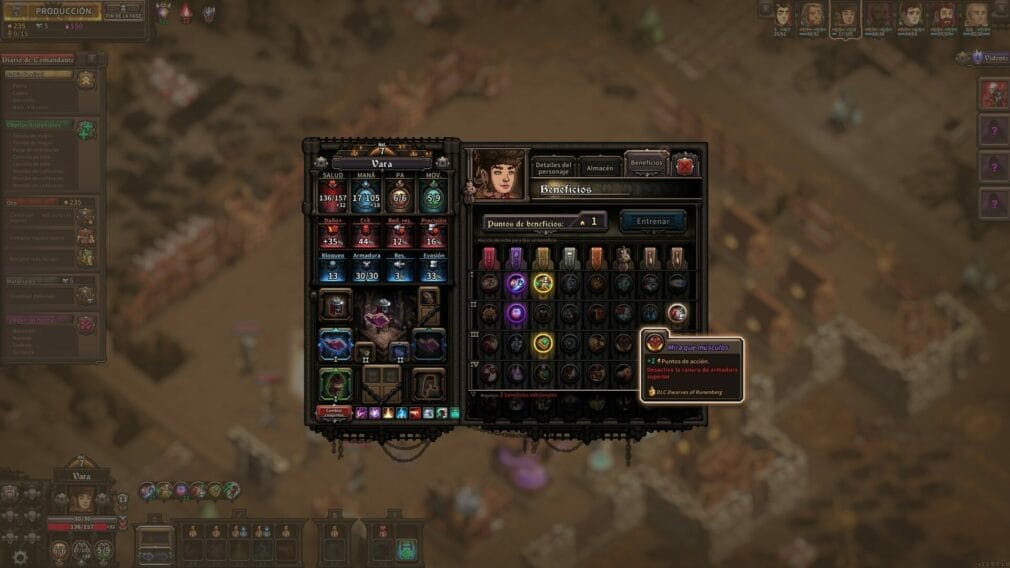The width and height of the screenshot is (1010, 568).
Task: Select the gold-ringed perk in row III
Action: [x=543, y=343]
